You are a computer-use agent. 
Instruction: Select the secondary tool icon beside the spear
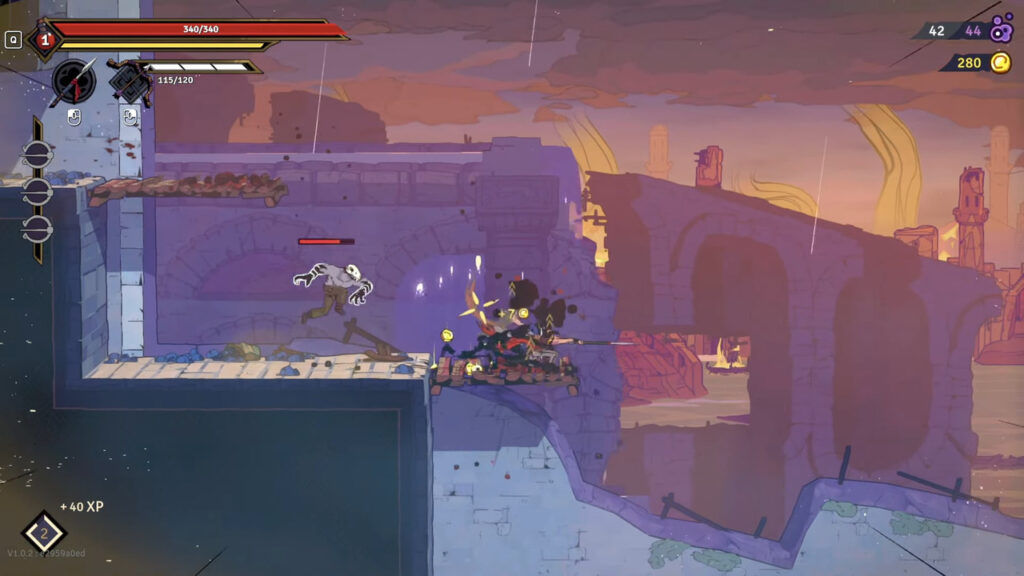click(130, 81)
